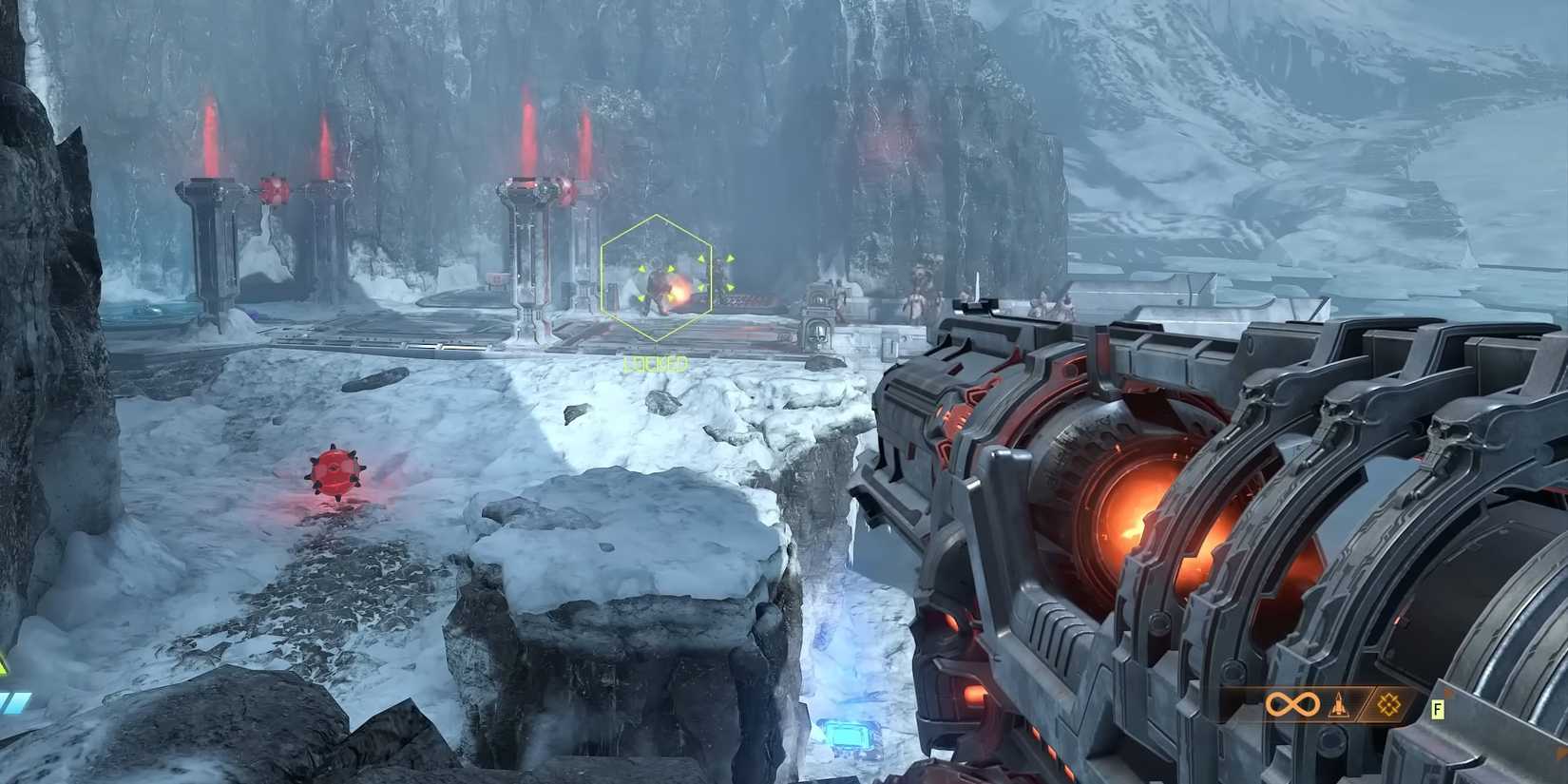This screenshot has width=1568, height=784.
Task: Click the yellow F key prompt
Action: pyautogui.click(x=1437, y=709)
